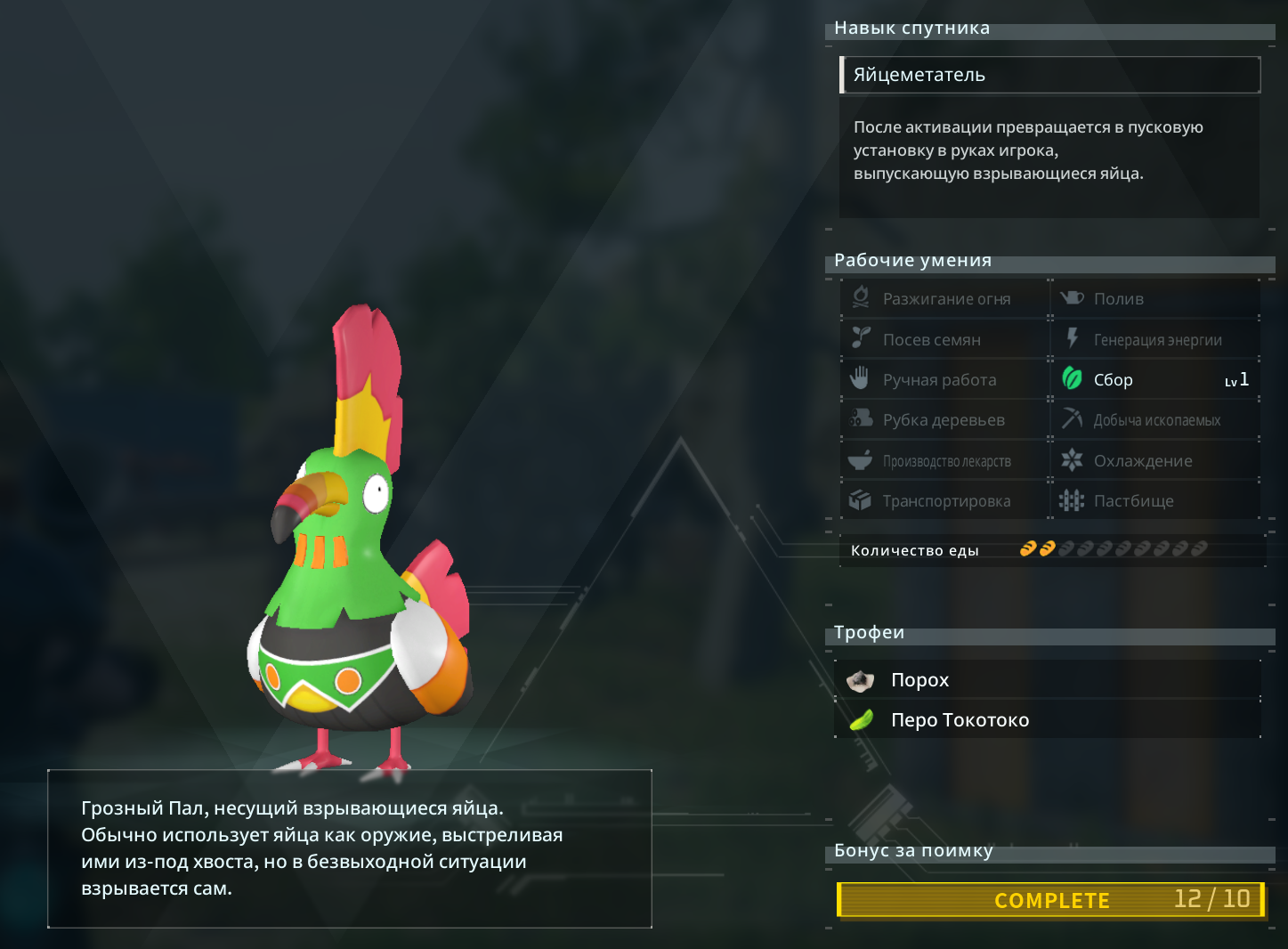The height and width of the screenshot is (949, 1288).
Task: Choose the Производство лекарств work skill
Action: pyautogui.click(x=944, y=461)
